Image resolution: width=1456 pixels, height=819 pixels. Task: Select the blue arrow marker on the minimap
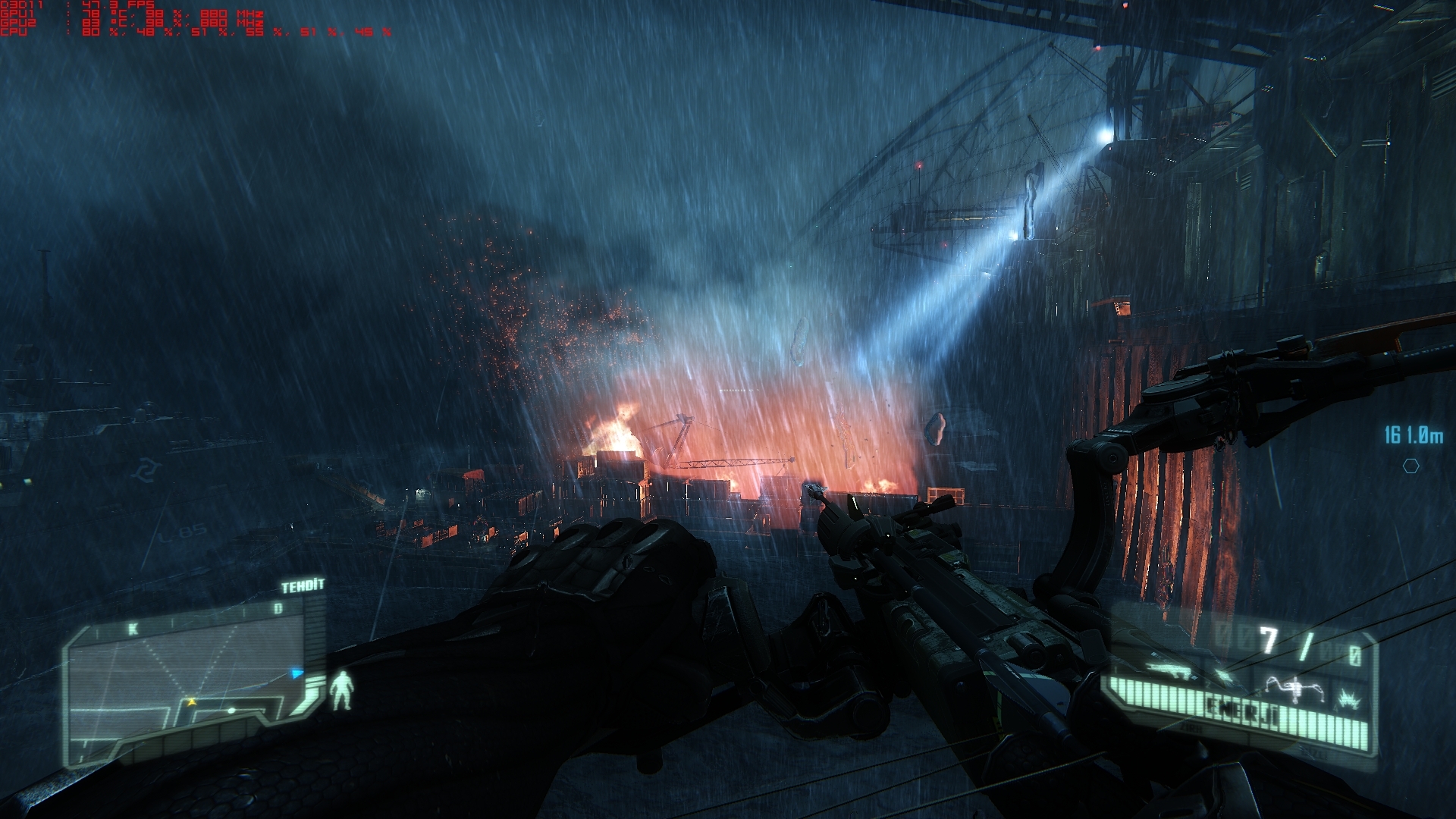pos(297,673)
